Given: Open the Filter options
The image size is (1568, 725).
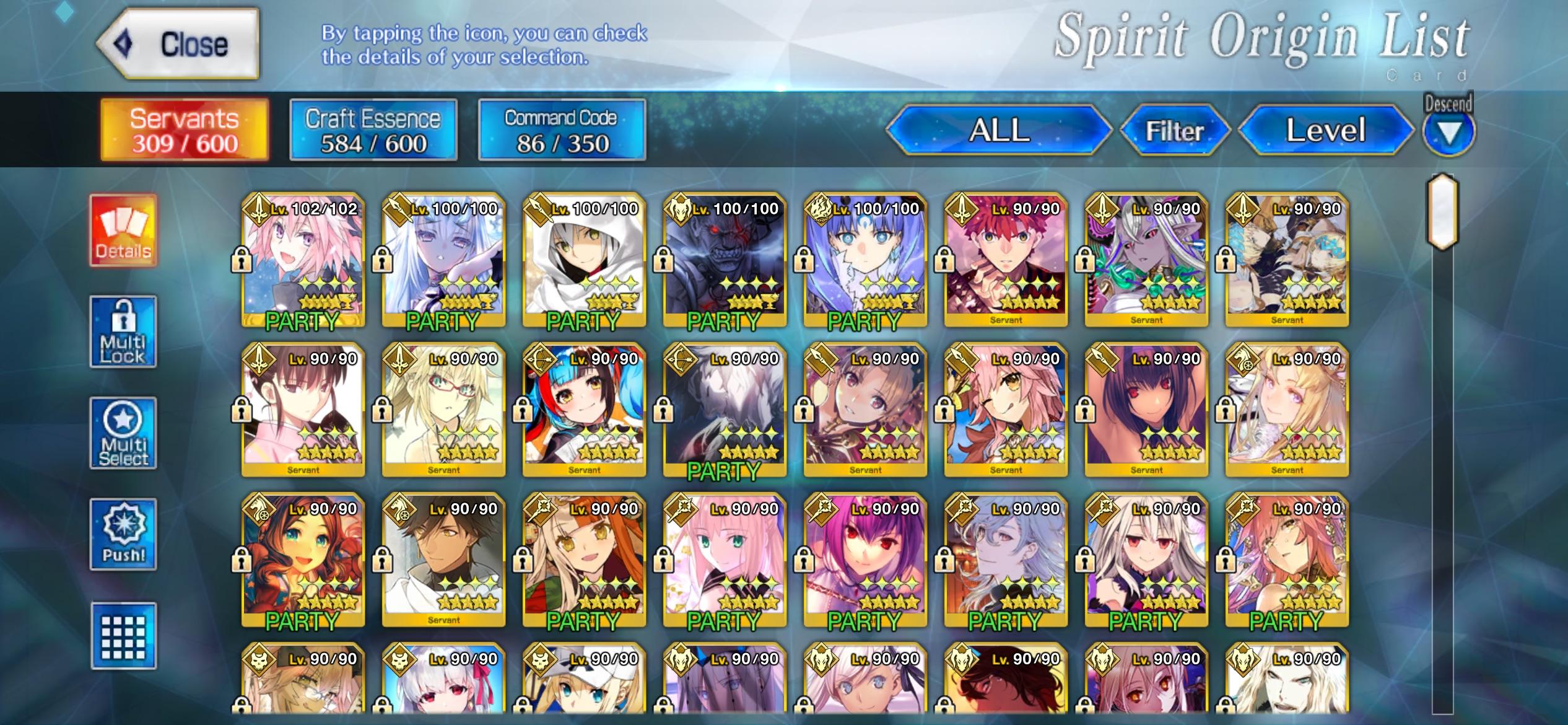Looking at the screenshot, I should pos(1174,130).
